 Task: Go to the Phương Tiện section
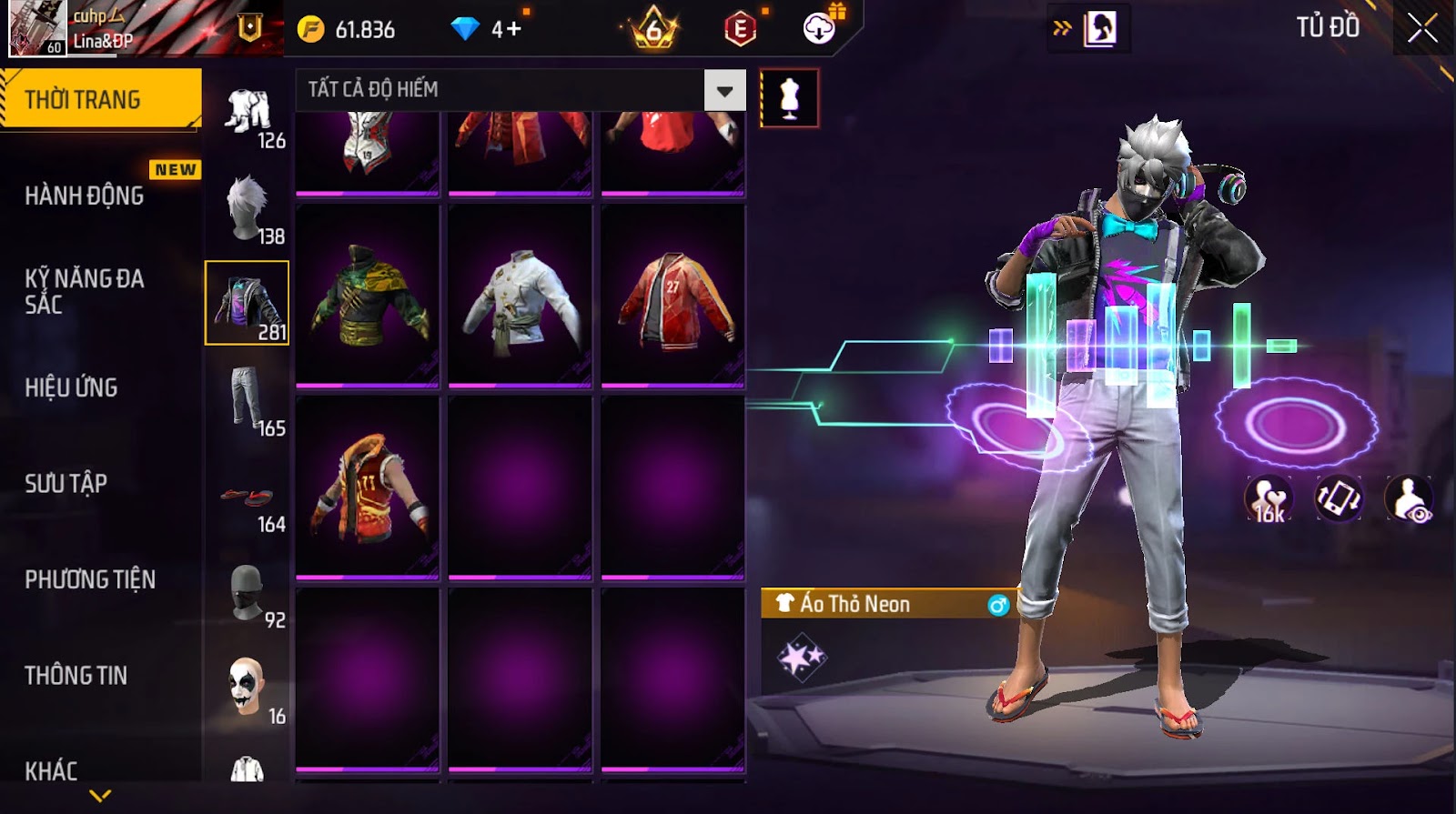(x=90, y=579)
